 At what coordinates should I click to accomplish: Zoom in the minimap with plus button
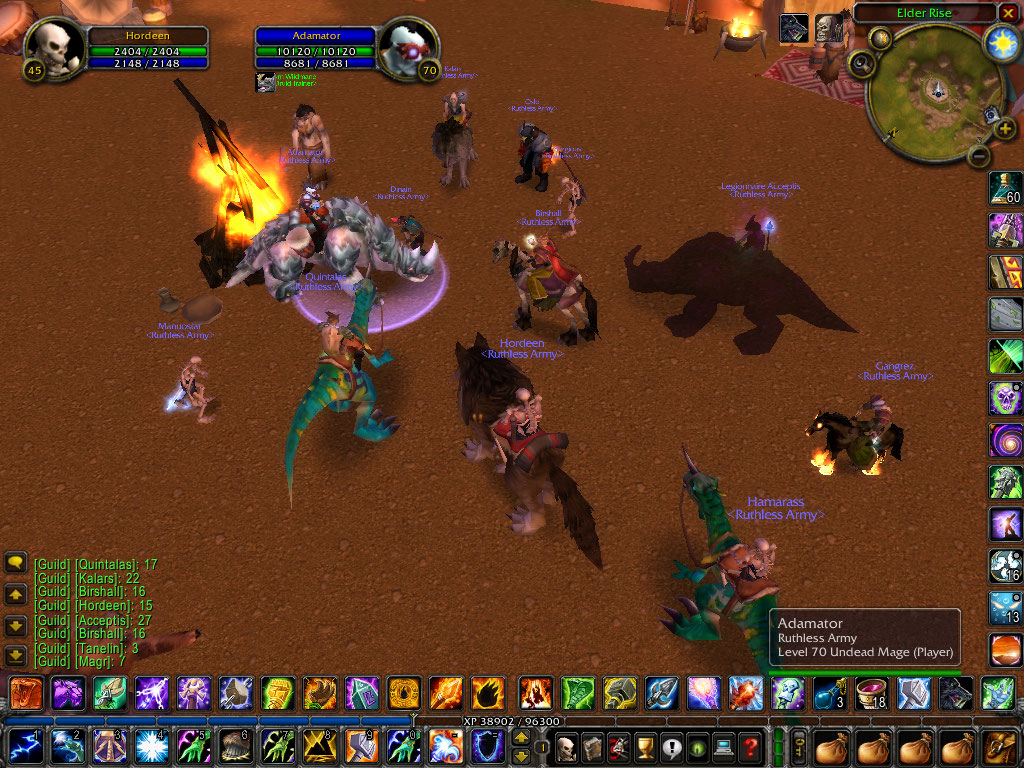pos(1003,129)
